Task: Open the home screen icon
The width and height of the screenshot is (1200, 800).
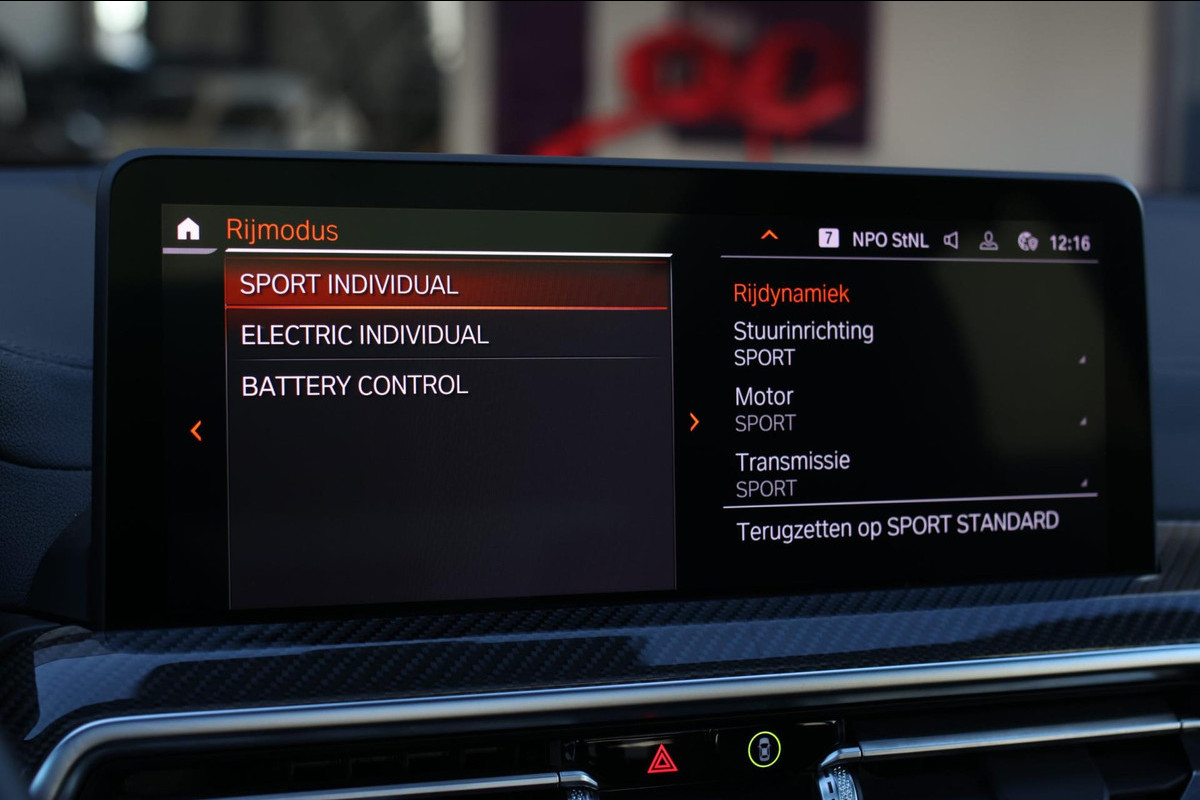Action: (x=188, y=229)
